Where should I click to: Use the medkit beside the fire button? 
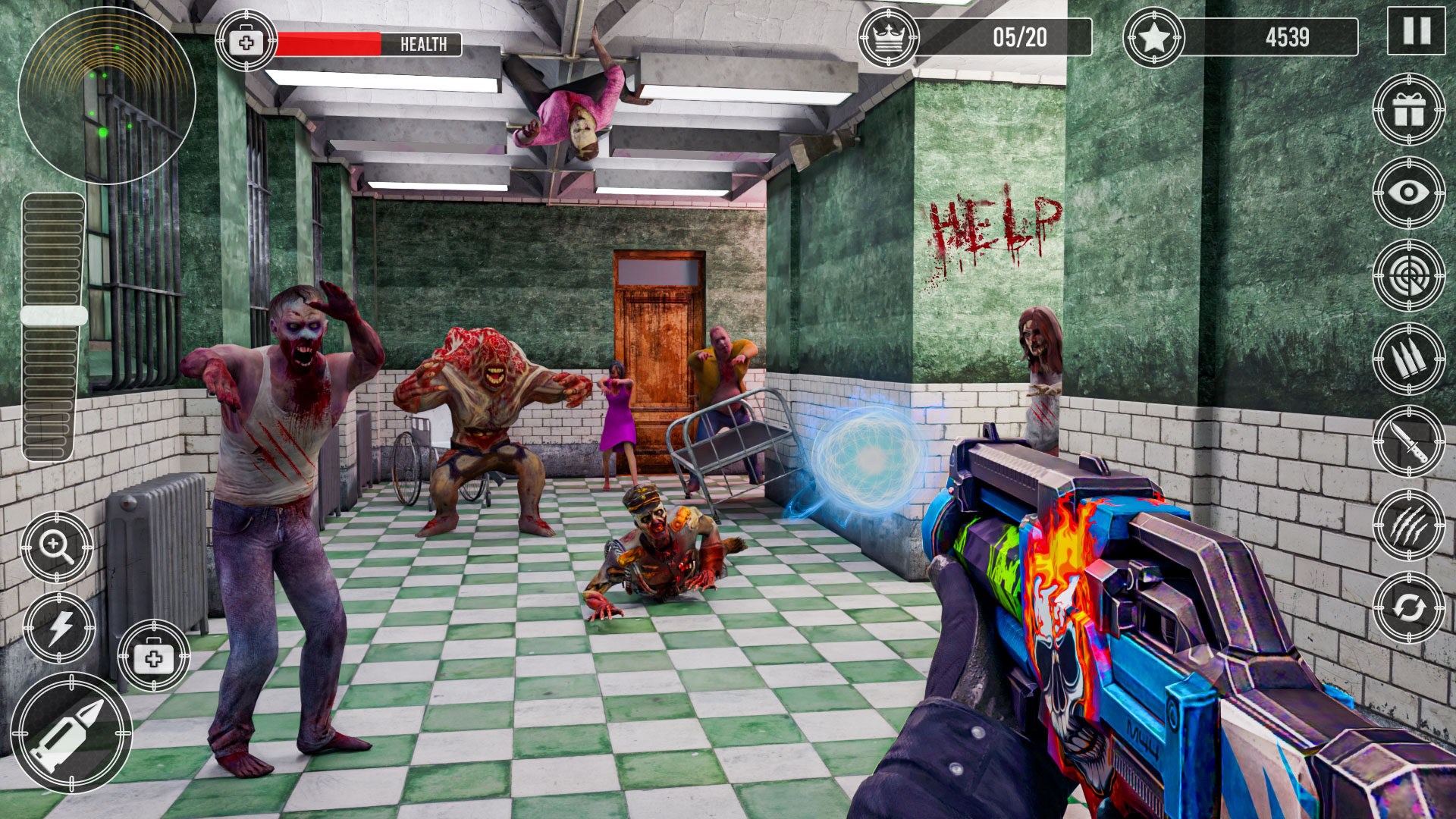[x=154, y=657]
